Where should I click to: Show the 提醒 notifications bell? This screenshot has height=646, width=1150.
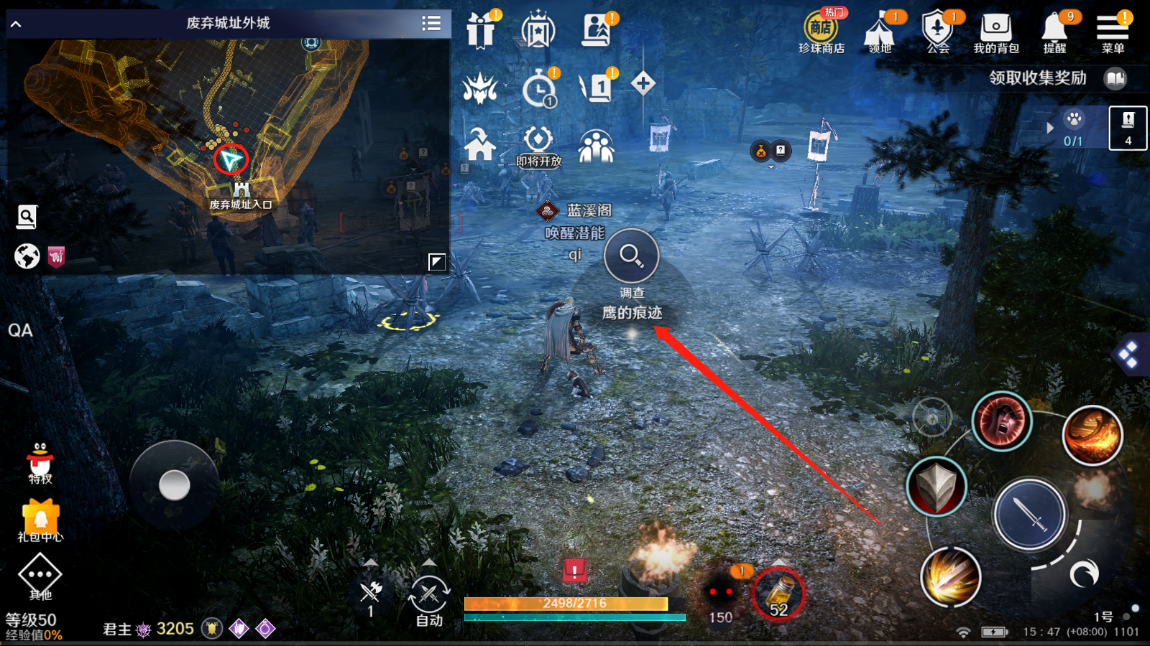(x=1055, y=29)
